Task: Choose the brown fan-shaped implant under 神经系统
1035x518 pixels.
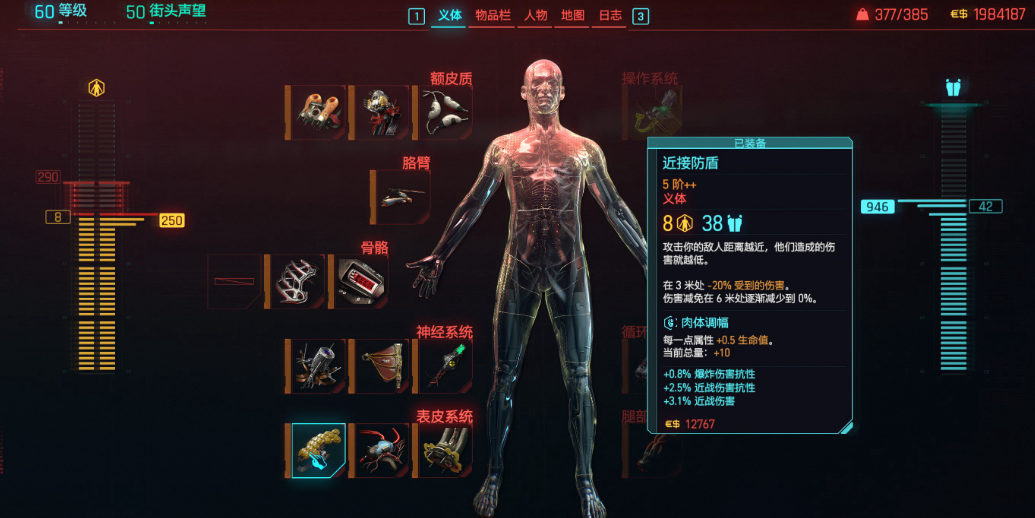Action: pyautogui.click(x=383, y=366)
